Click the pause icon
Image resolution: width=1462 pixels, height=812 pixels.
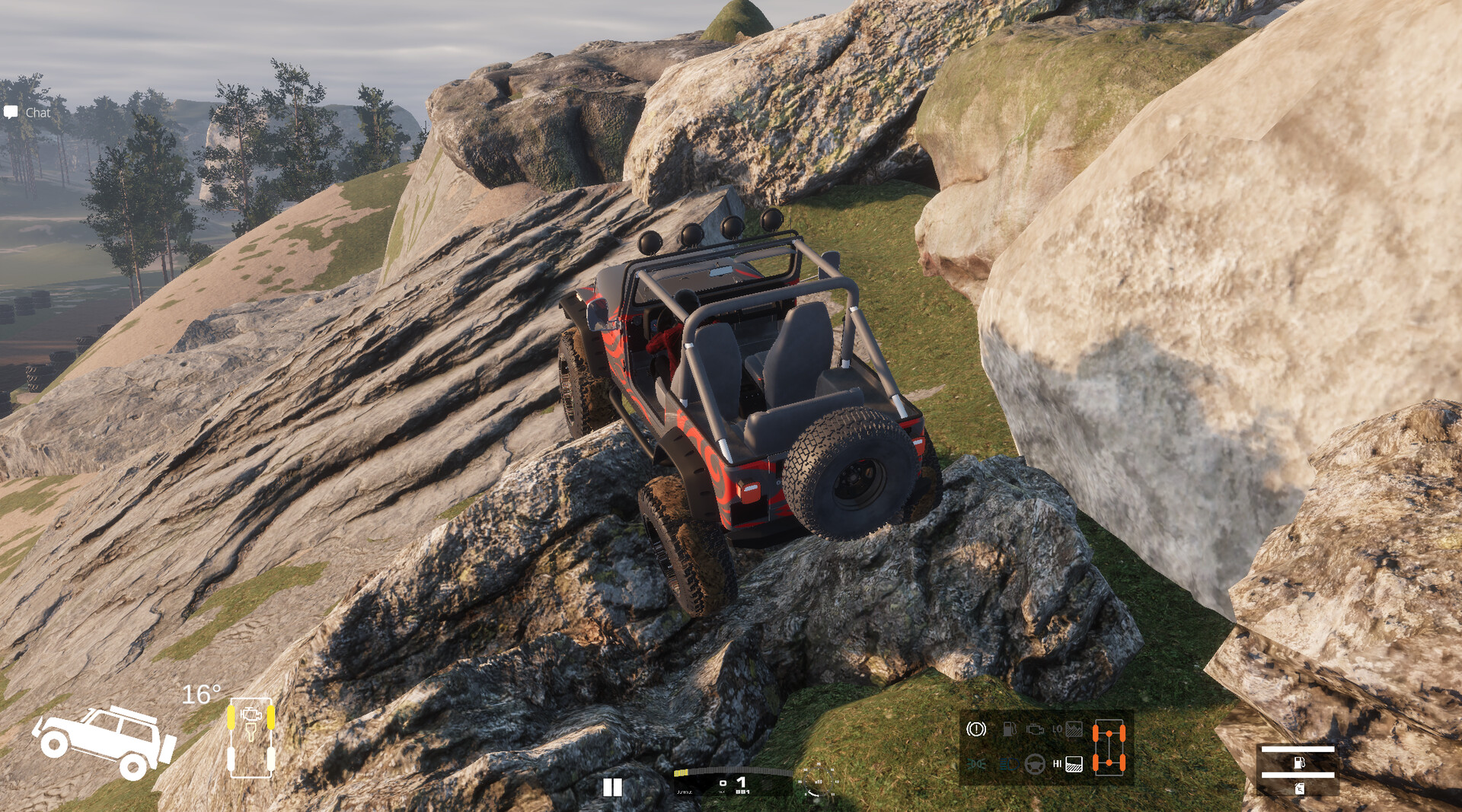(612, 787)
